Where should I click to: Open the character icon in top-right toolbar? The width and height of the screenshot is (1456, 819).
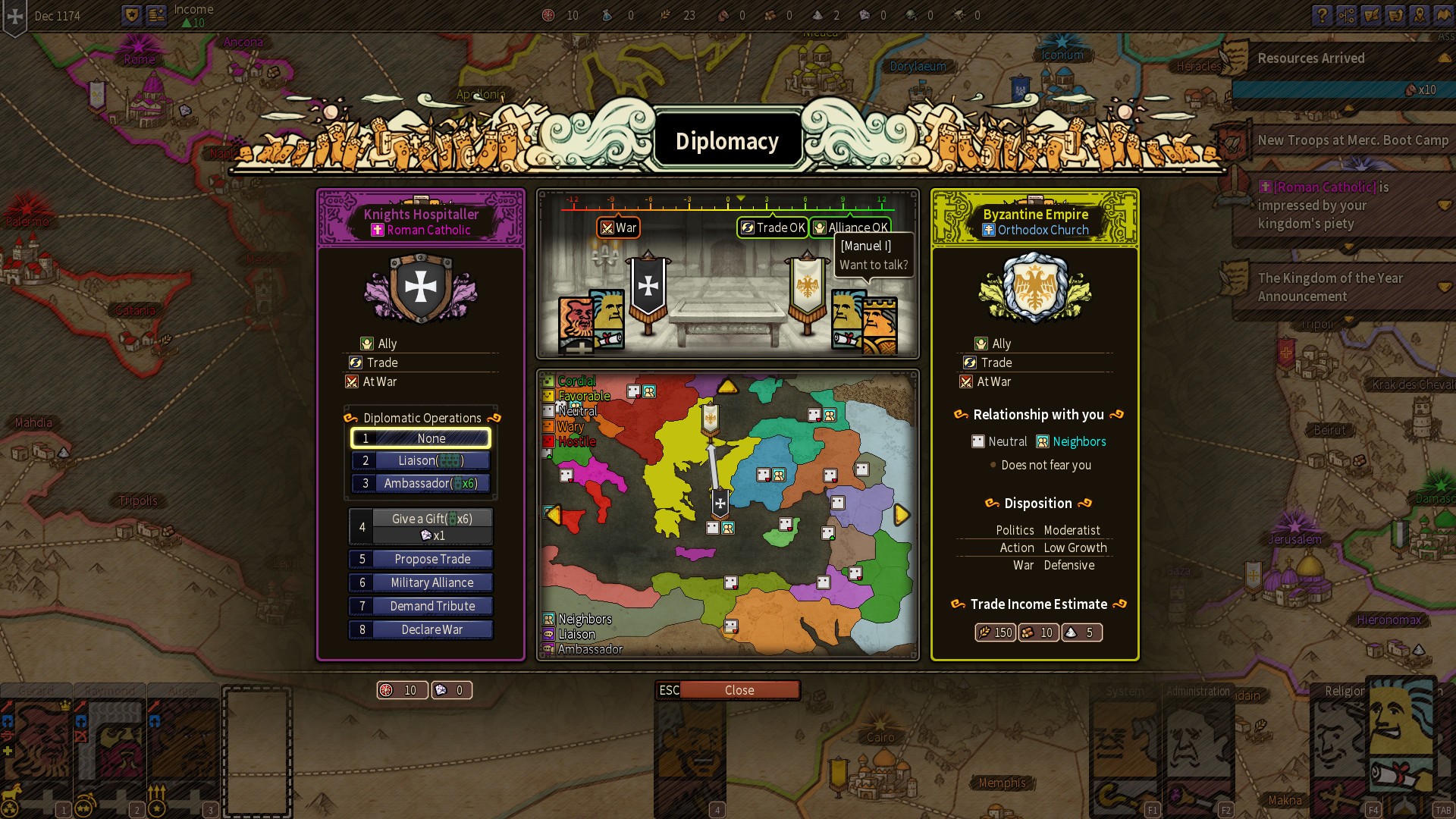click(1420, 15)
